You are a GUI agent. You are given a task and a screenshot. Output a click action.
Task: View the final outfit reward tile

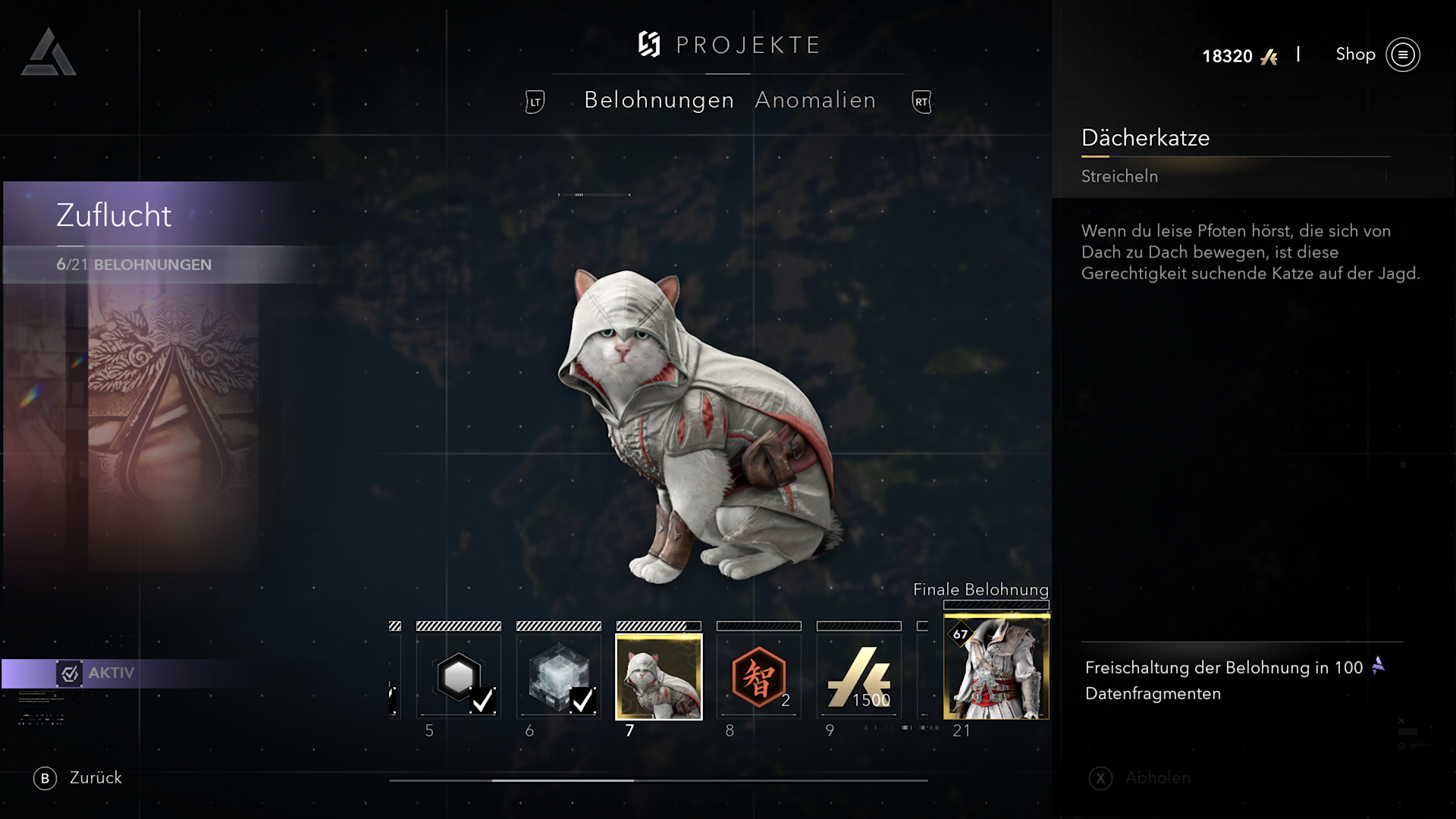(996, 667)
